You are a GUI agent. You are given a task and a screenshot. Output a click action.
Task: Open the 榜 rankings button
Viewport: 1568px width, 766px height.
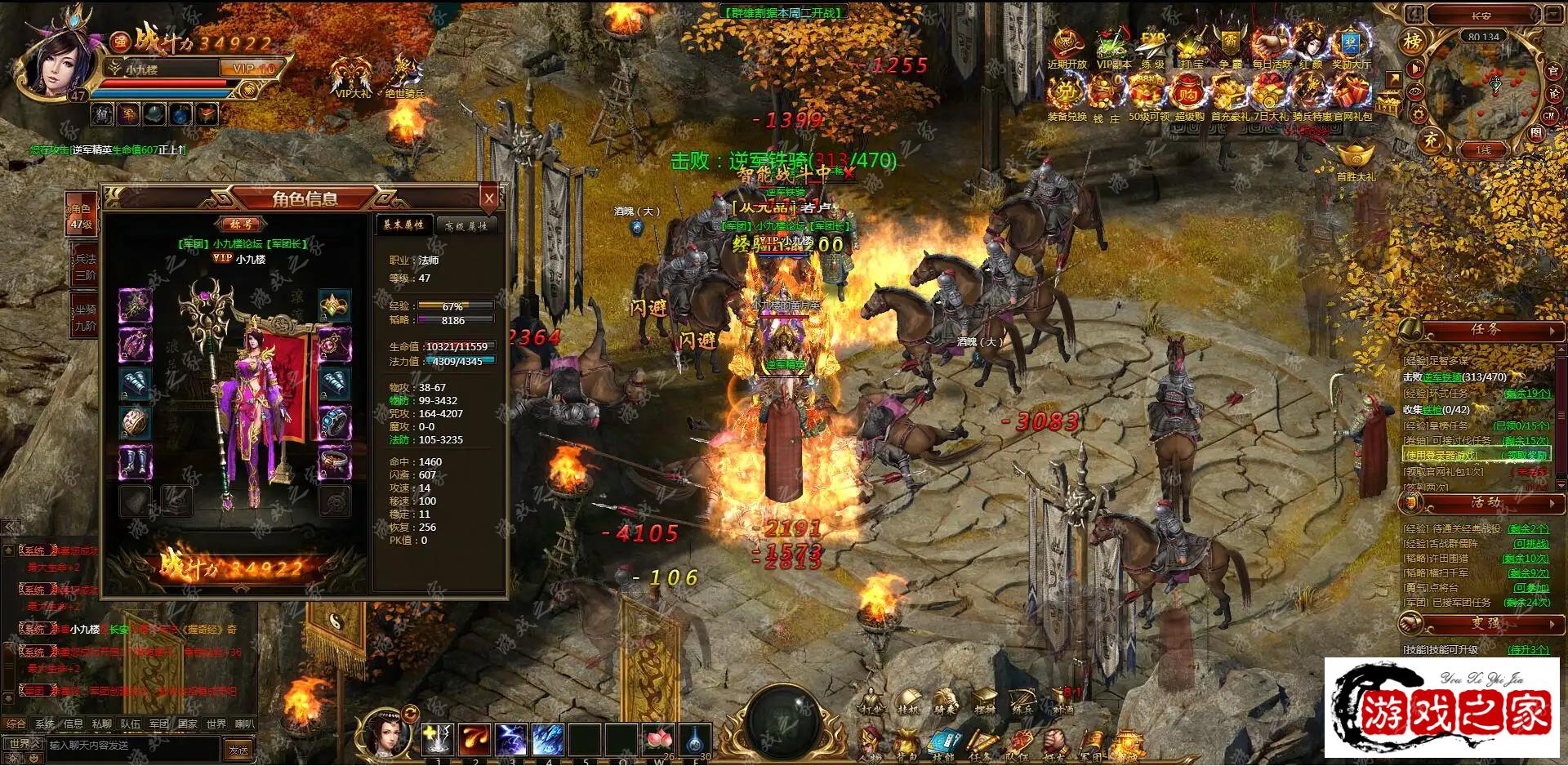(x=1413, y=42)
